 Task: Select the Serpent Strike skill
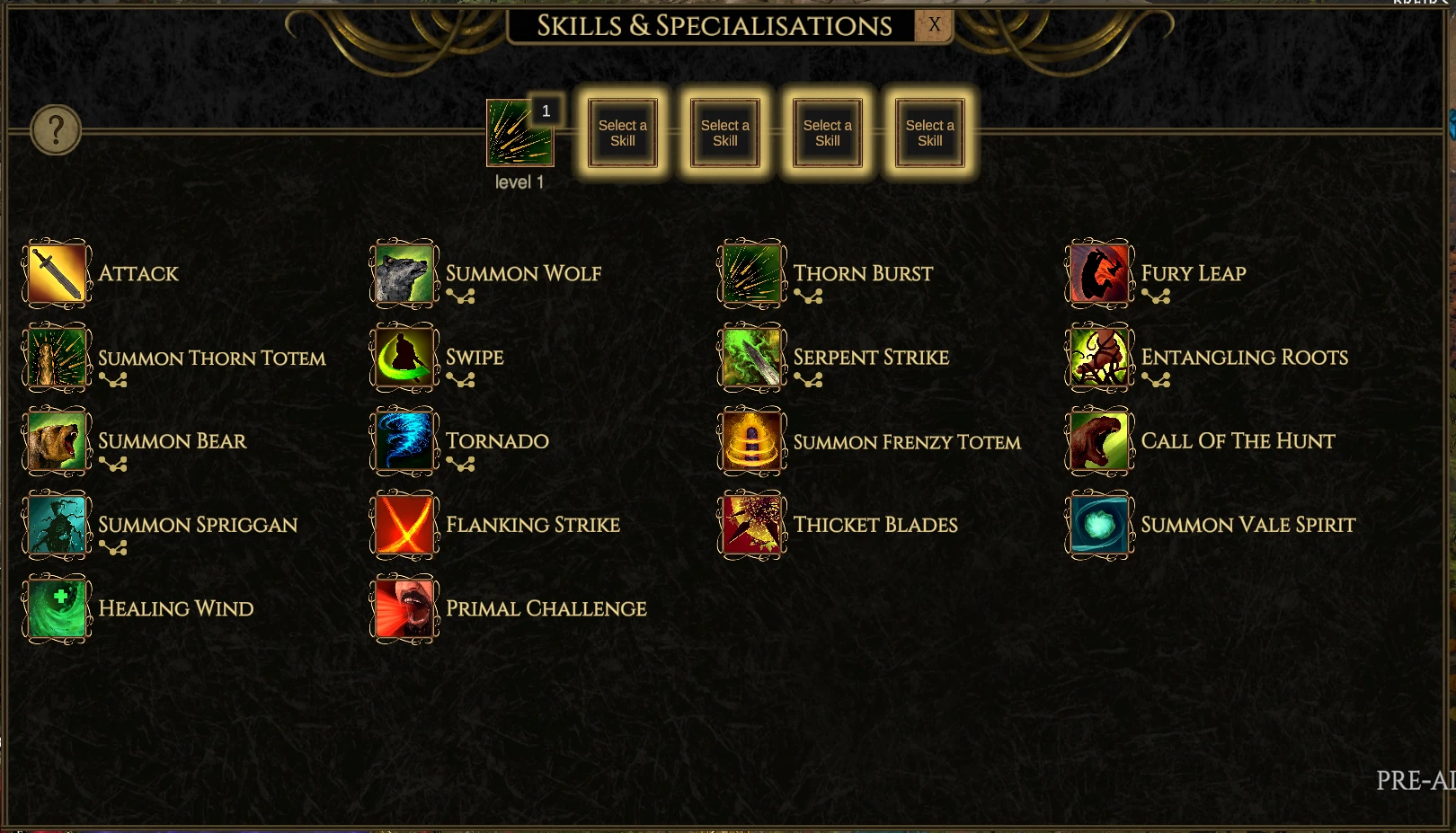click(750, 357)
